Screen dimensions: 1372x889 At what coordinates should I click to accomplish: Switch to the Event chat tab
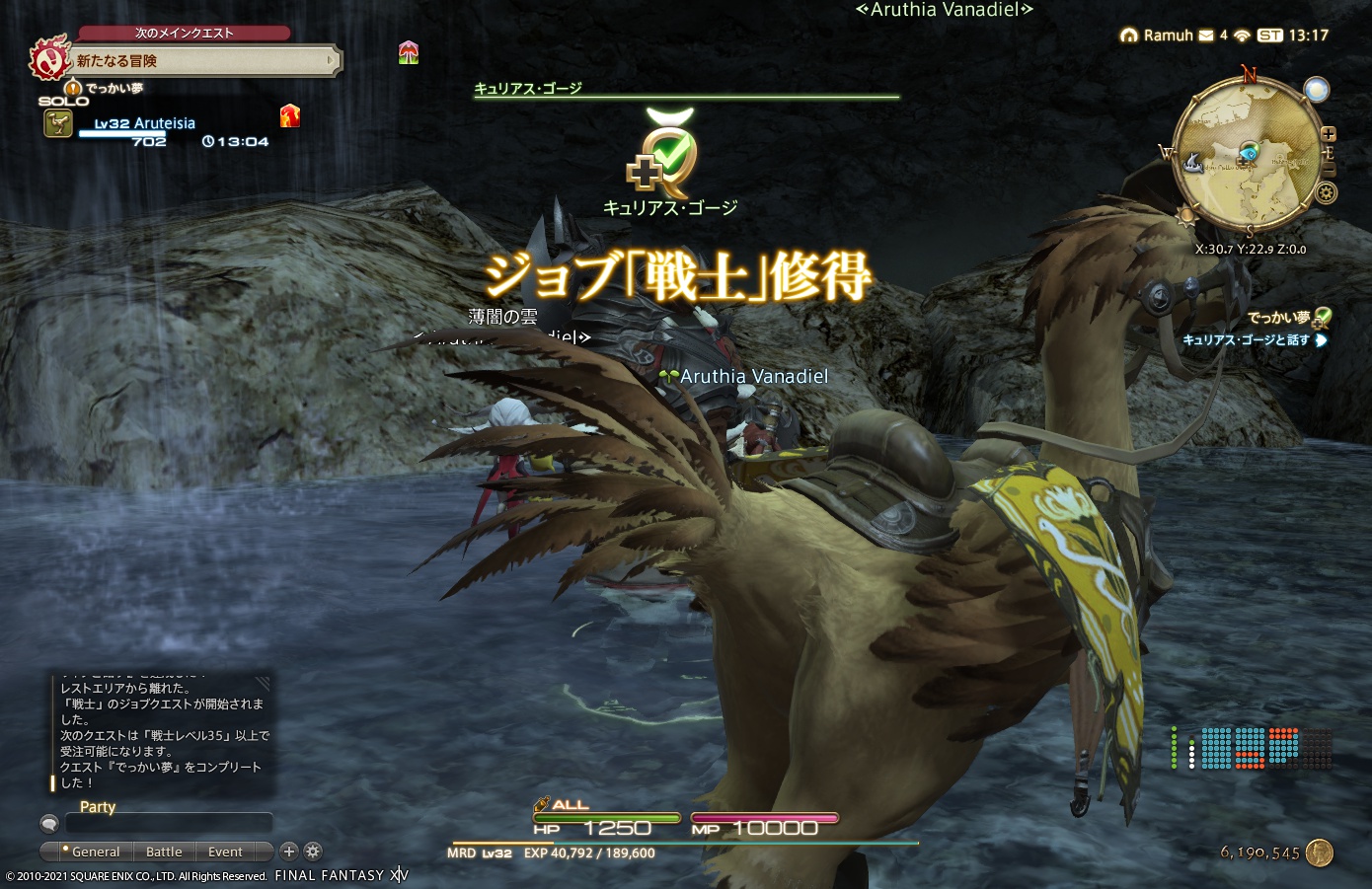(x=224, y=852)
